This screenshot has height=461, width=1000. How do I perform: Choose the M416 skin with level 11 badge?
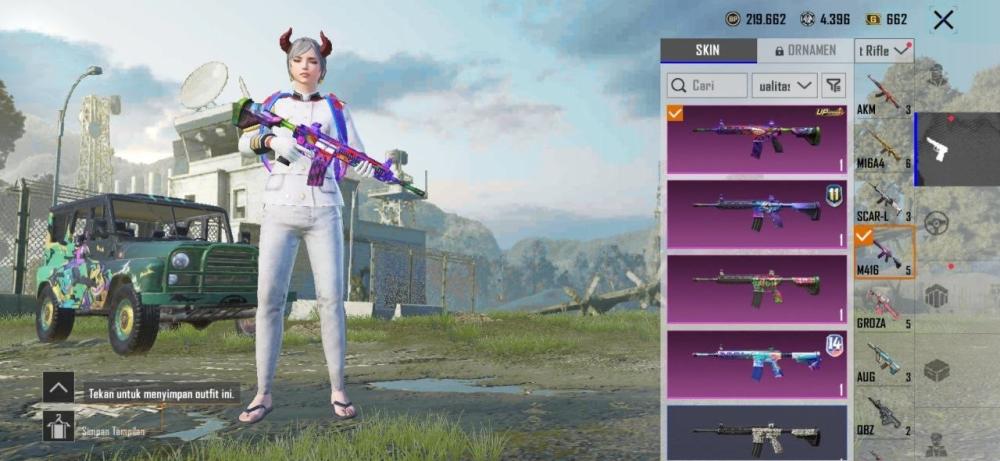757,213
